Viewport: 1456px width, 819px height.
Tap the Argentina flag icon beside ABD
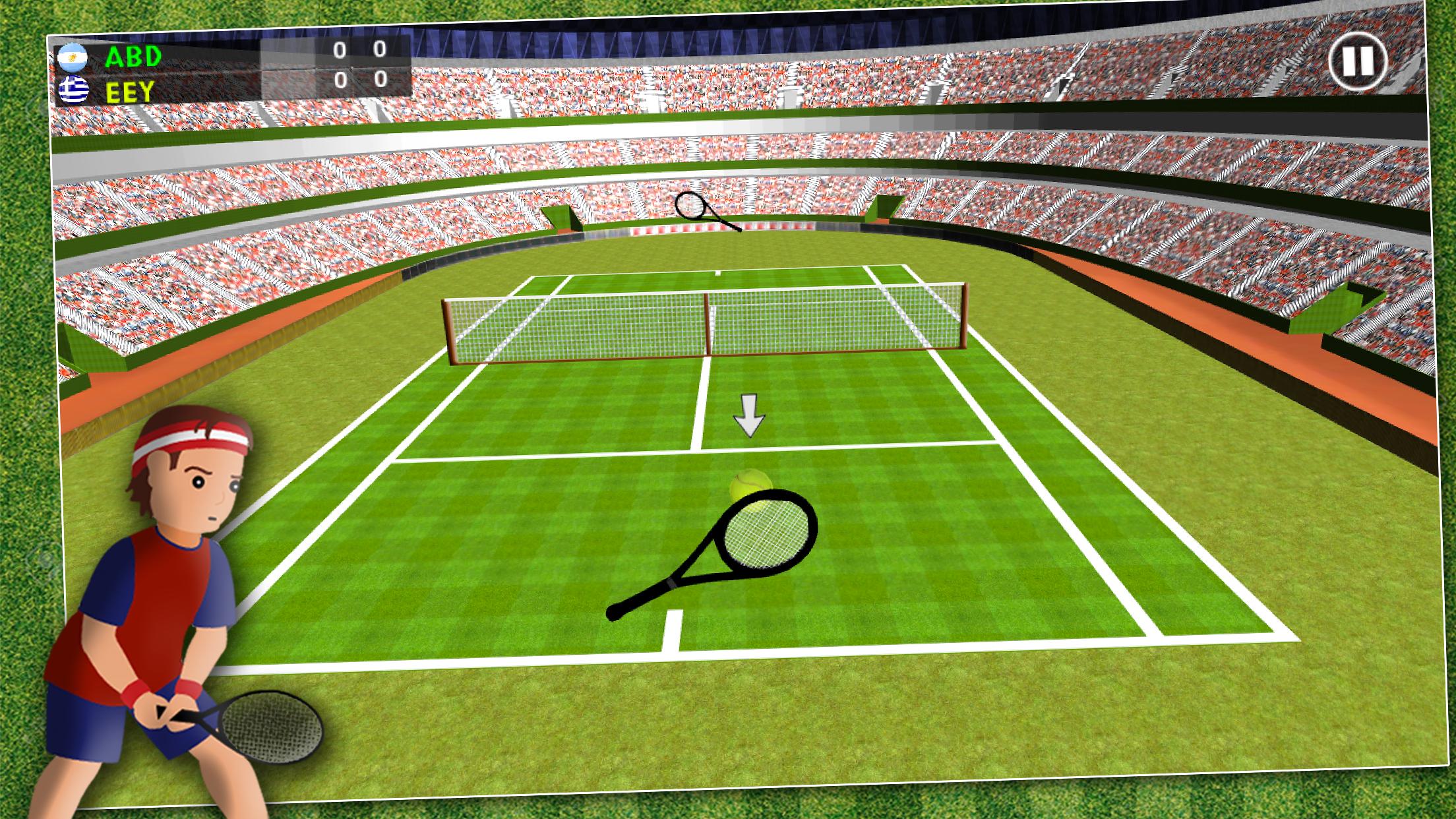click(x=75, y=57)
